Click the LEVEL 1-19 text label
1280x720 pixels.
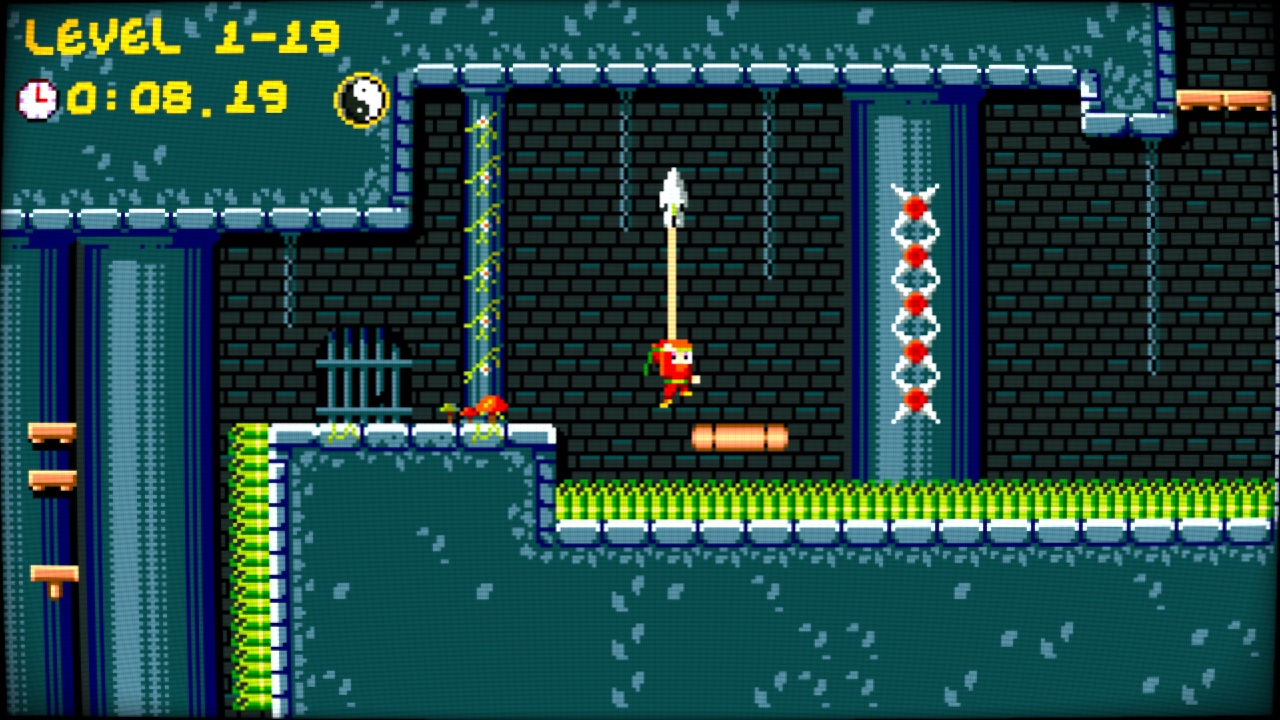pyautogui.click(x=180, y=38)
